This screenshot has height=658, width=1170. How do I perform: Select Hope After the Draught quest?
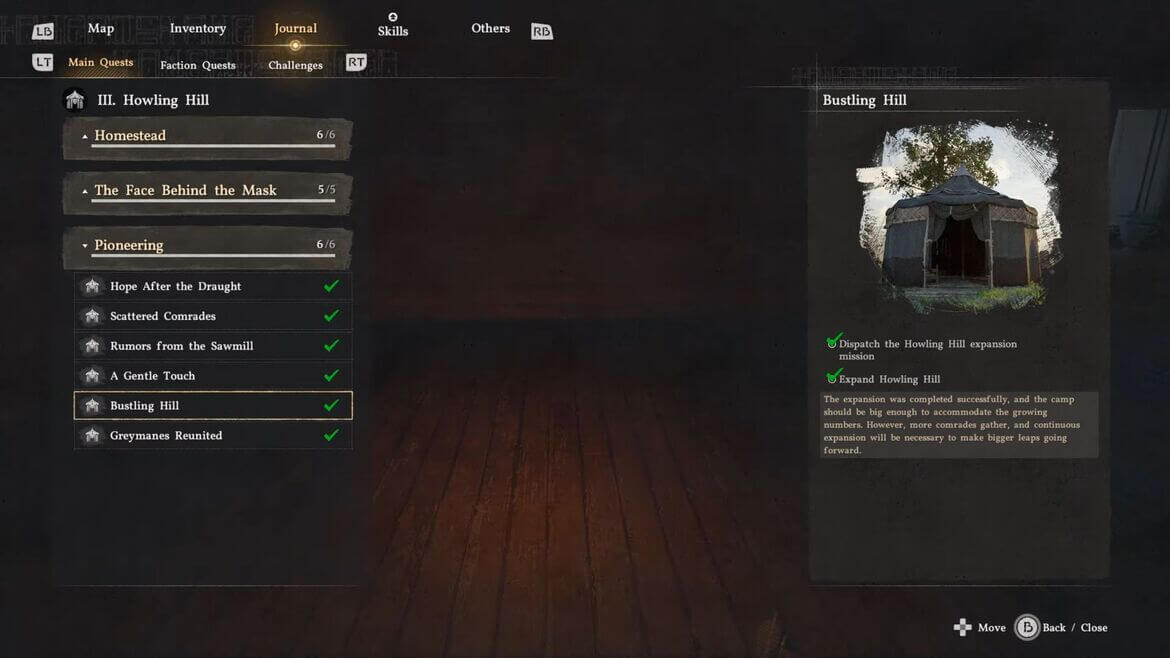tap(213, 286)
